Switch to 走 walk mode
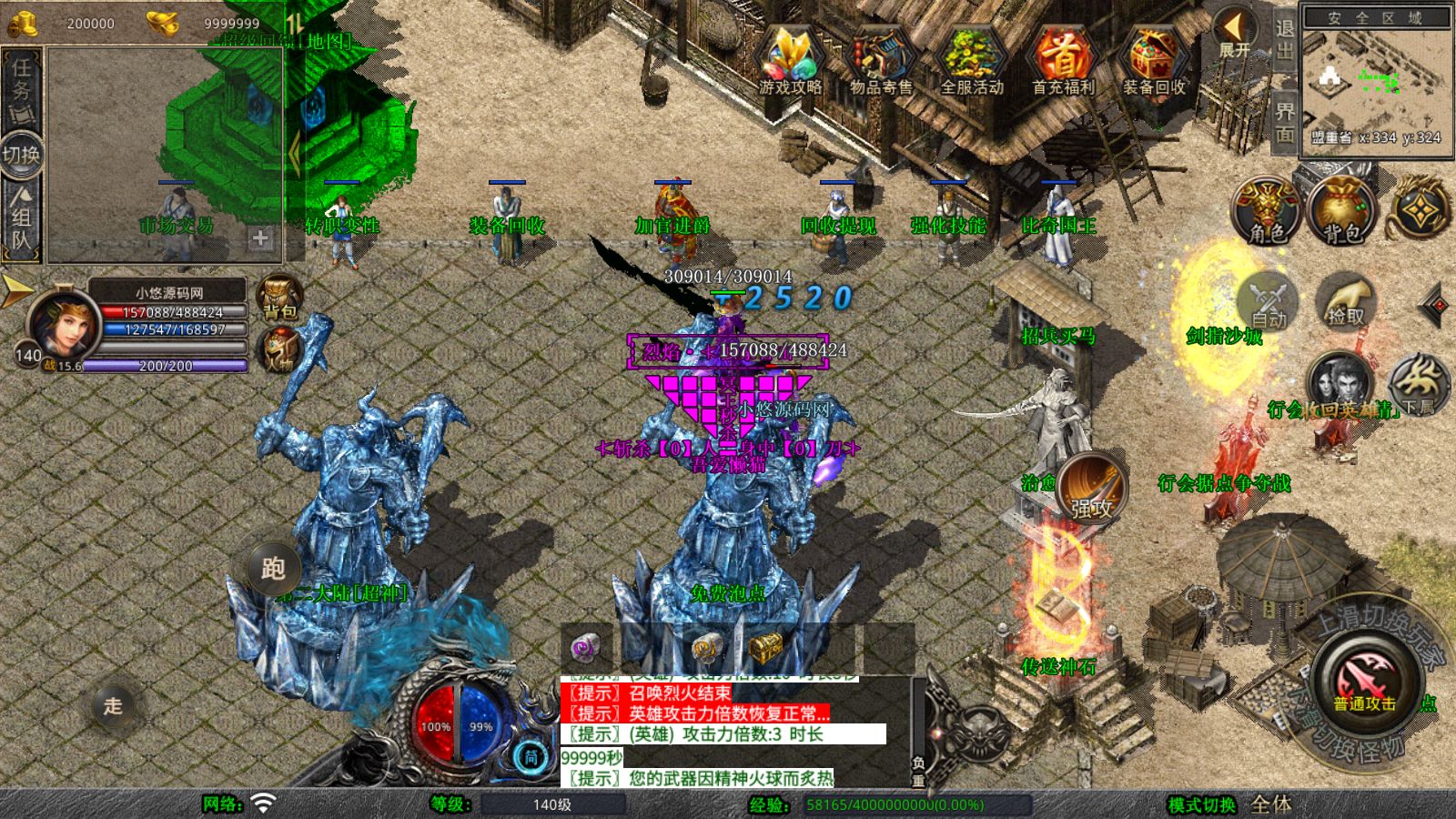 click(x=113, y=705)
